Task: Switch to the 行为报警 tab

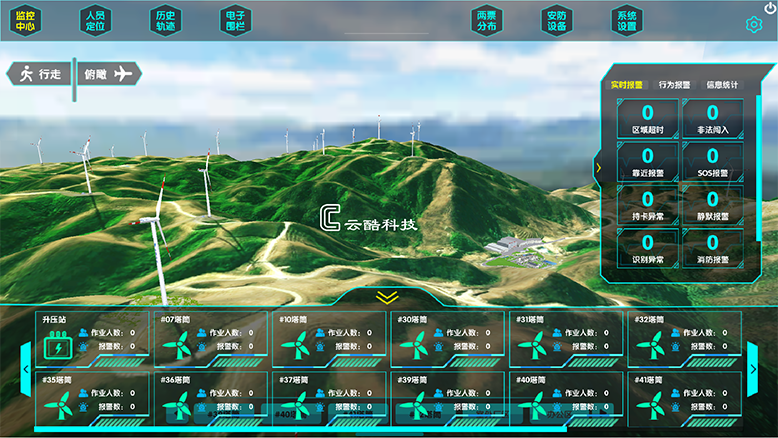Action: click(674, 85)
